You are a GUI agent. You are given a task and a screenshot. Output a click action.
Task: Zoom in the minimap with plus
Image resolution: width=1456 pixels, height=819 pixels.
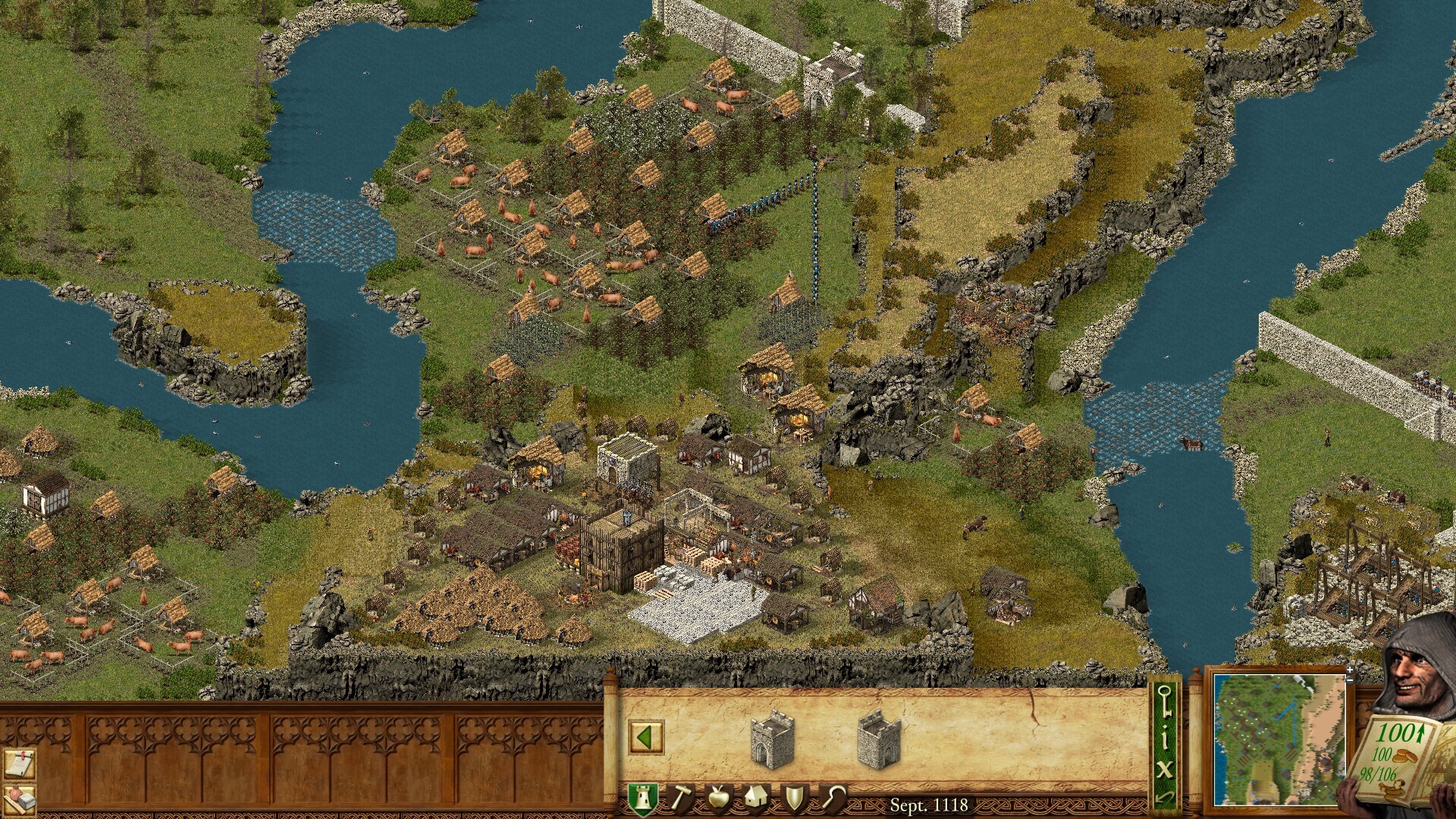1350,670
